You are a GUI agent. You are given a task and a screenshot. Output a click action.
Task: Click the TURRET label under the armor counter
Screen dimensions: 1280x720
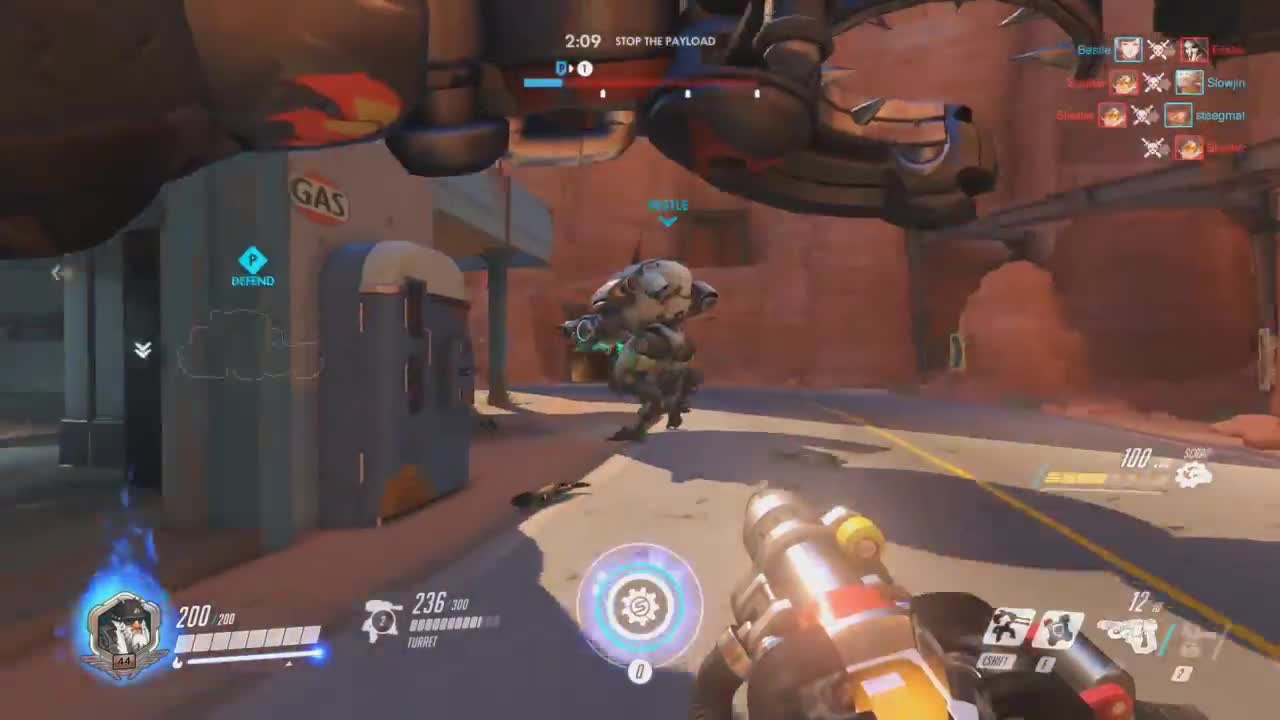(424, 642)
